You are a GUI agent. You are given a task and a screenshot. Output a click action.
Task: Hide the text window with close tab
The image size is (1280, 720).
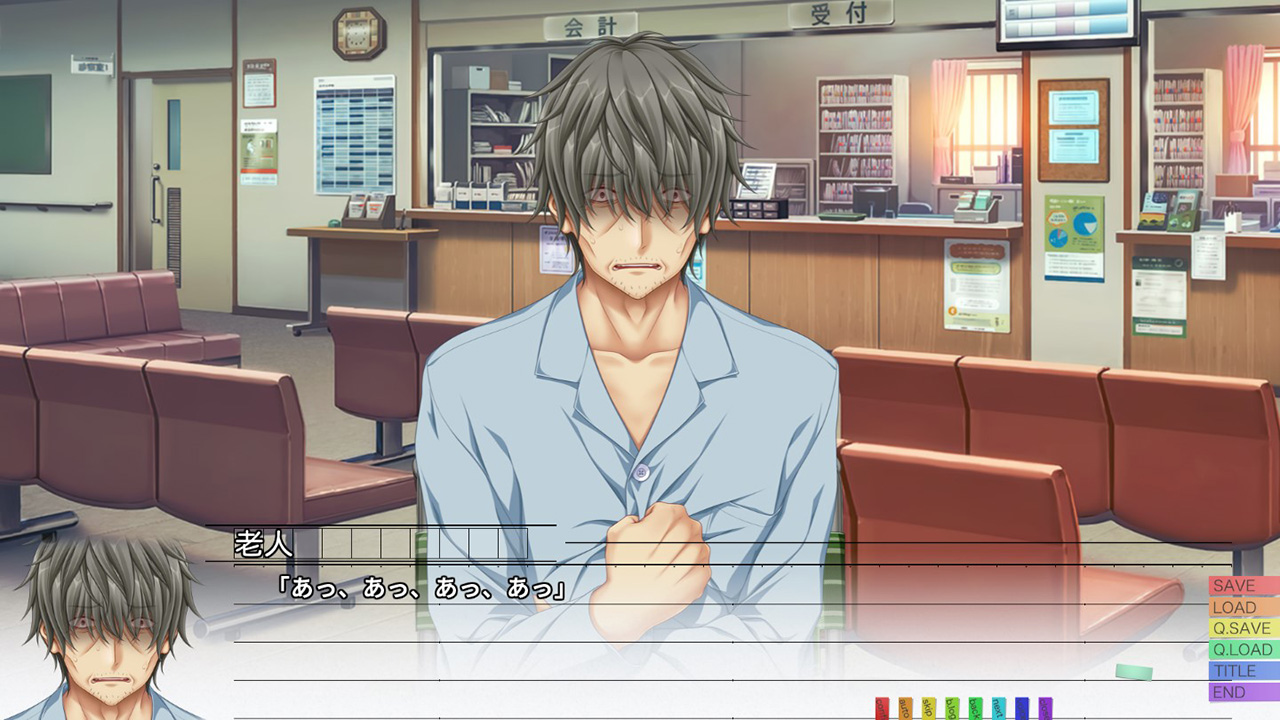pos(1045,709)
